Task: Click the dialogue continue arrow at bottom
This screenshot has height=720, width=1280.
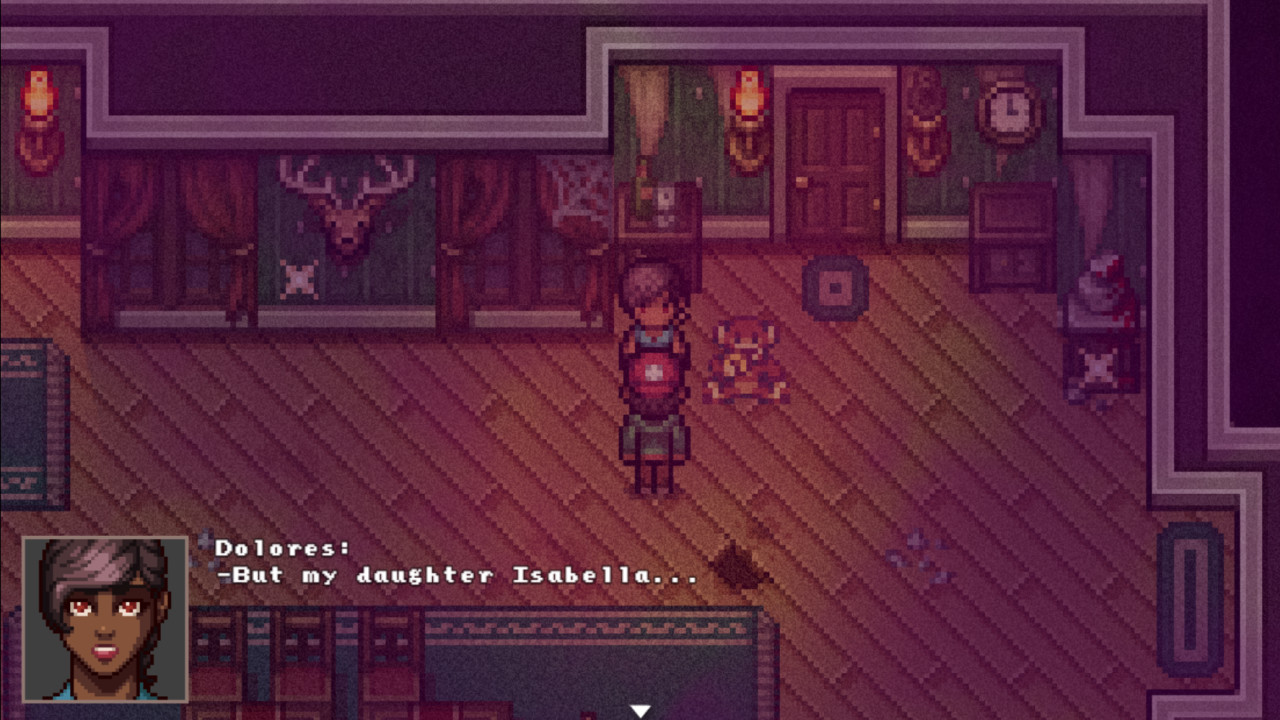Action: [639, 708]
